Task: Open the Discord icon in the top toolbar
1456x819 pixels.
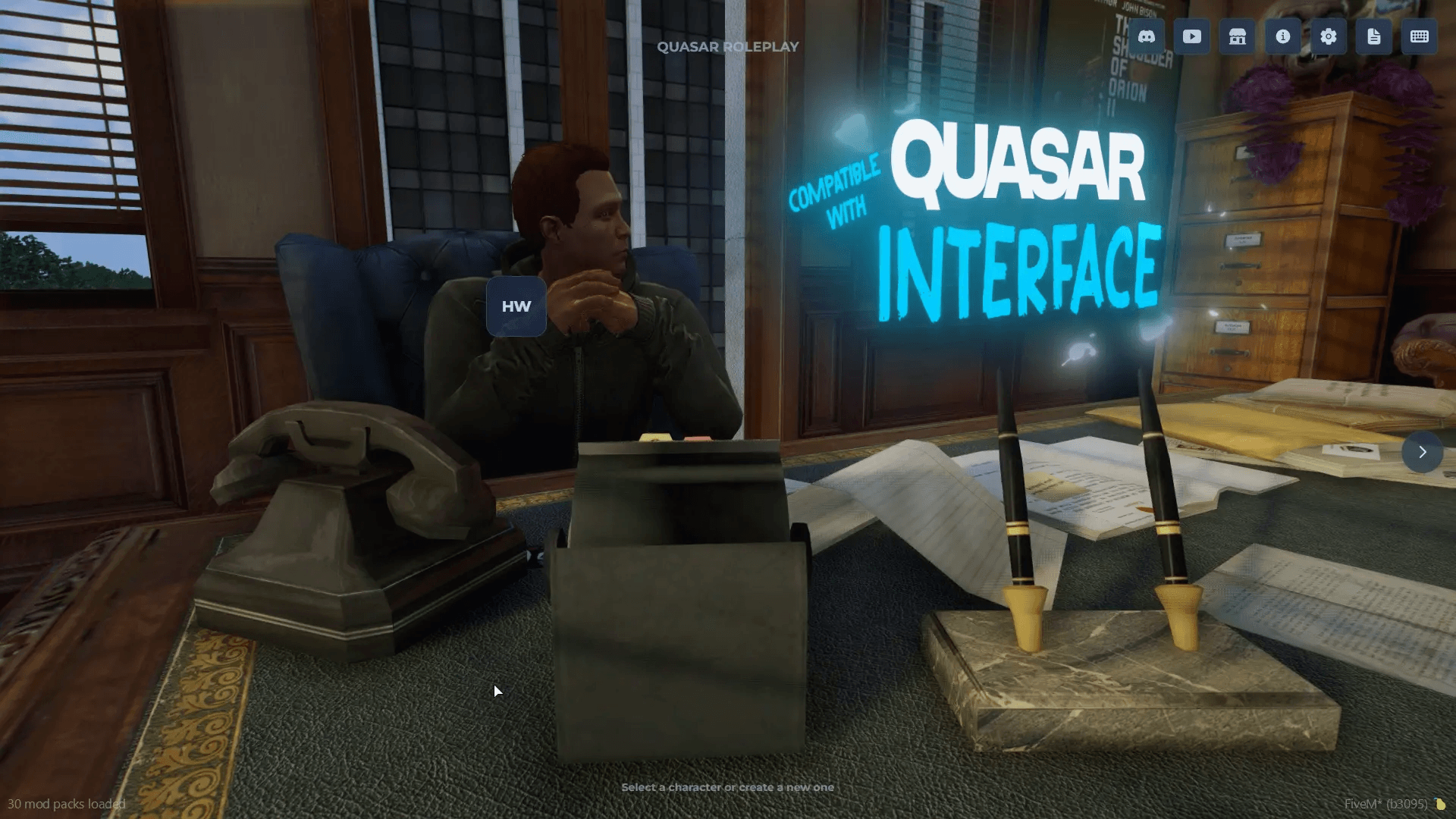Action: pyautogui.click(x=1145, y=36)
